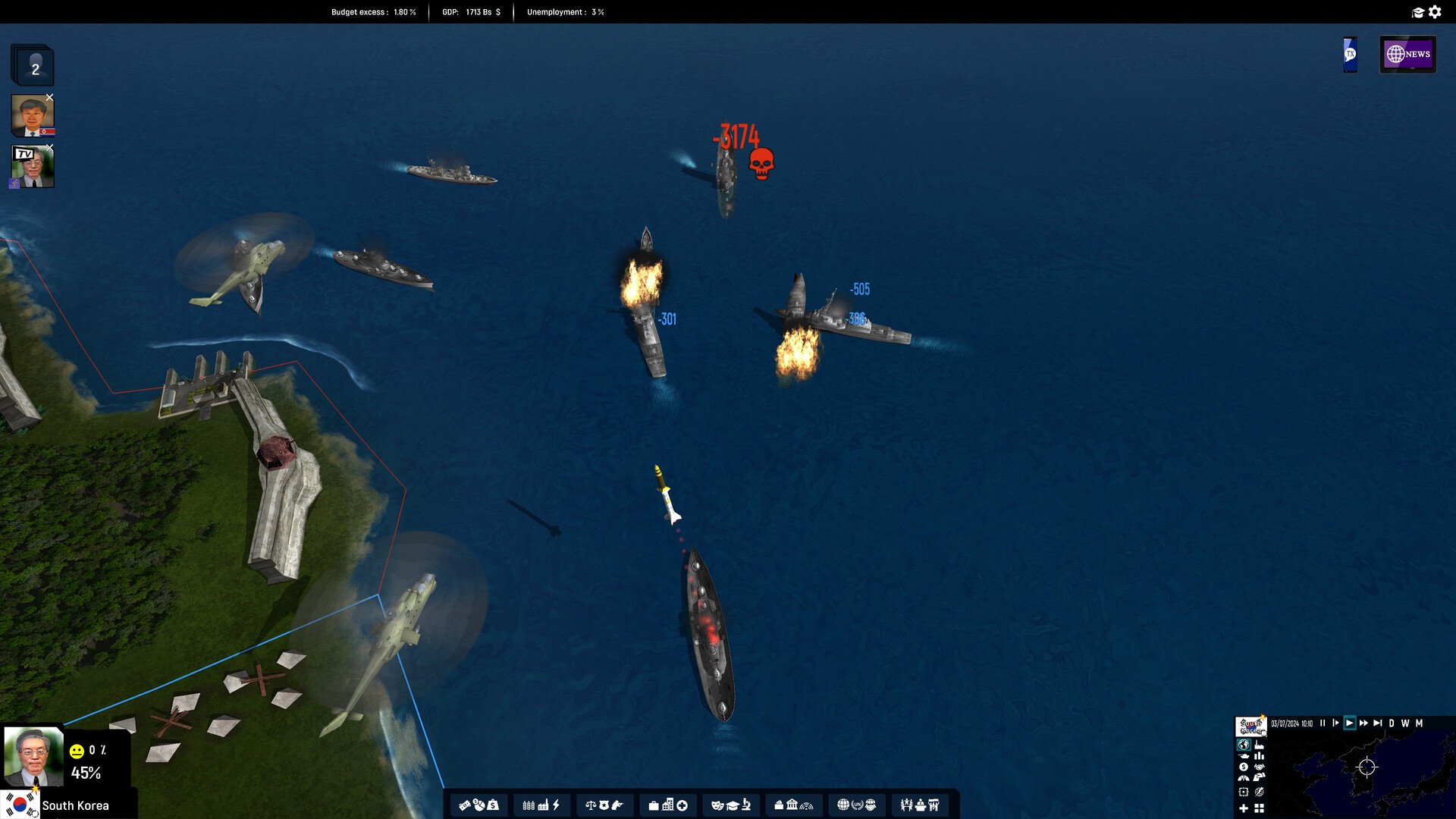Viewport: 1456px width, 819px height.
Task: Open the settings gear menu
Action: point(1435,12)
